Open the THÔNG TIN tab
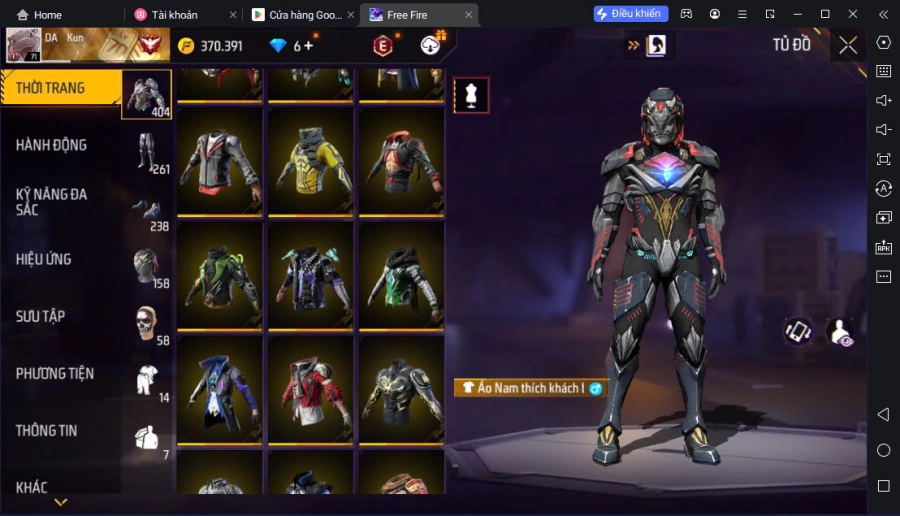The image size is (900, 516). point(62,430)
